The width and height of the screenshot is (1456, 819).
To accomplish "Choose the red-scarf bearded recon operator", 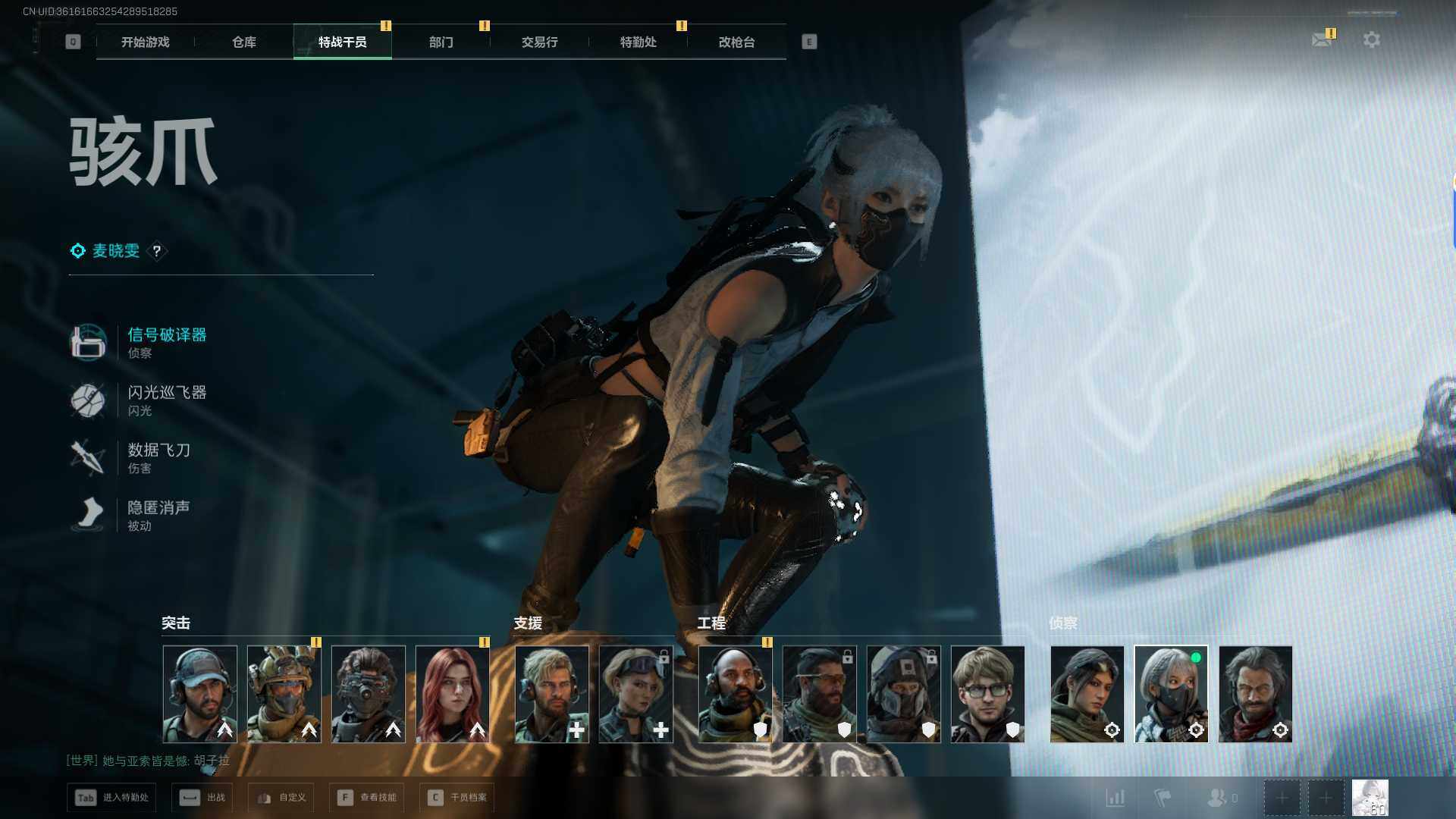I will click(1255, 694).
